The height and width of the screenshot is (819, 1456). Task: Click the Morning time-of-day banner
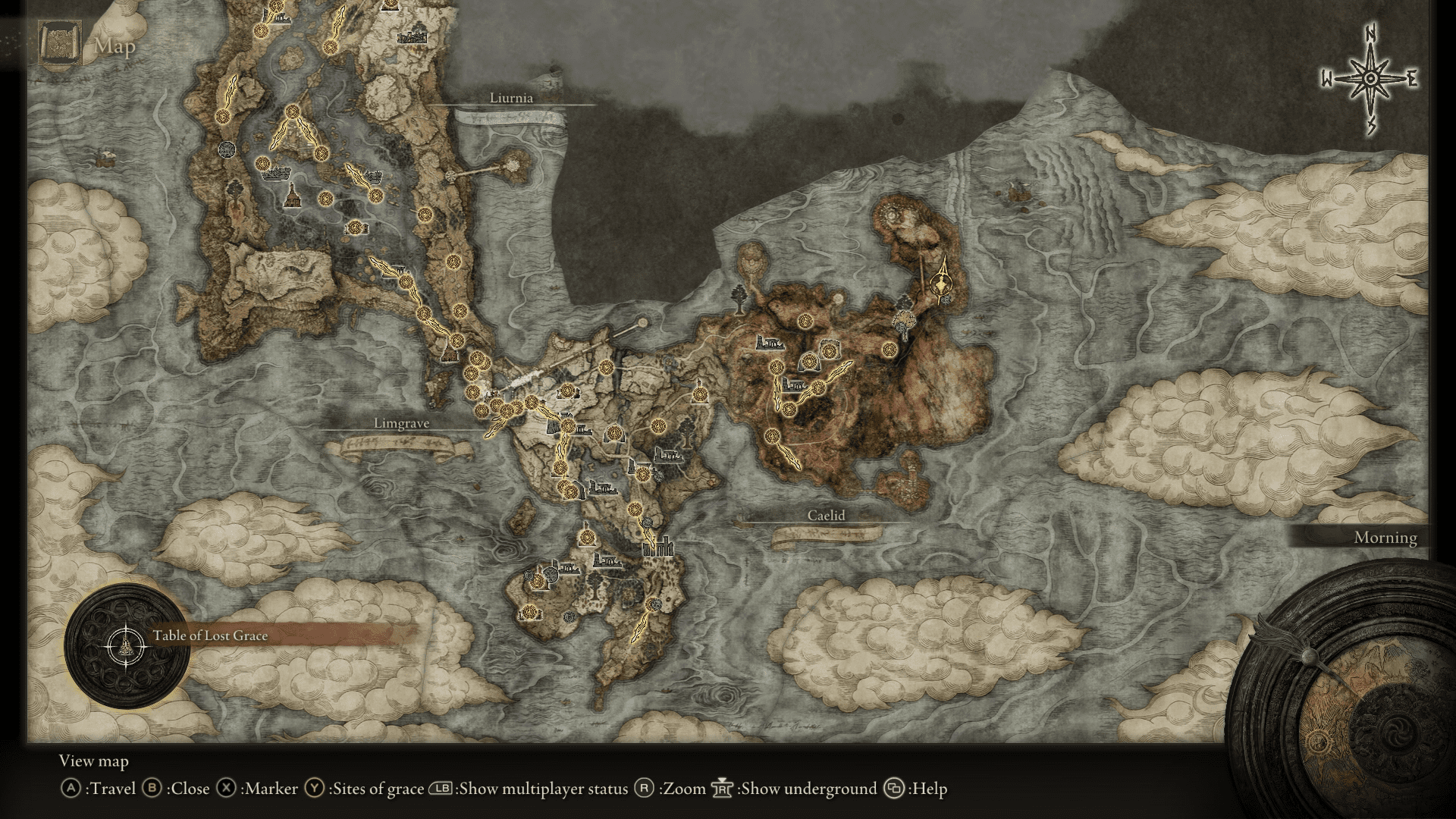1385,538
